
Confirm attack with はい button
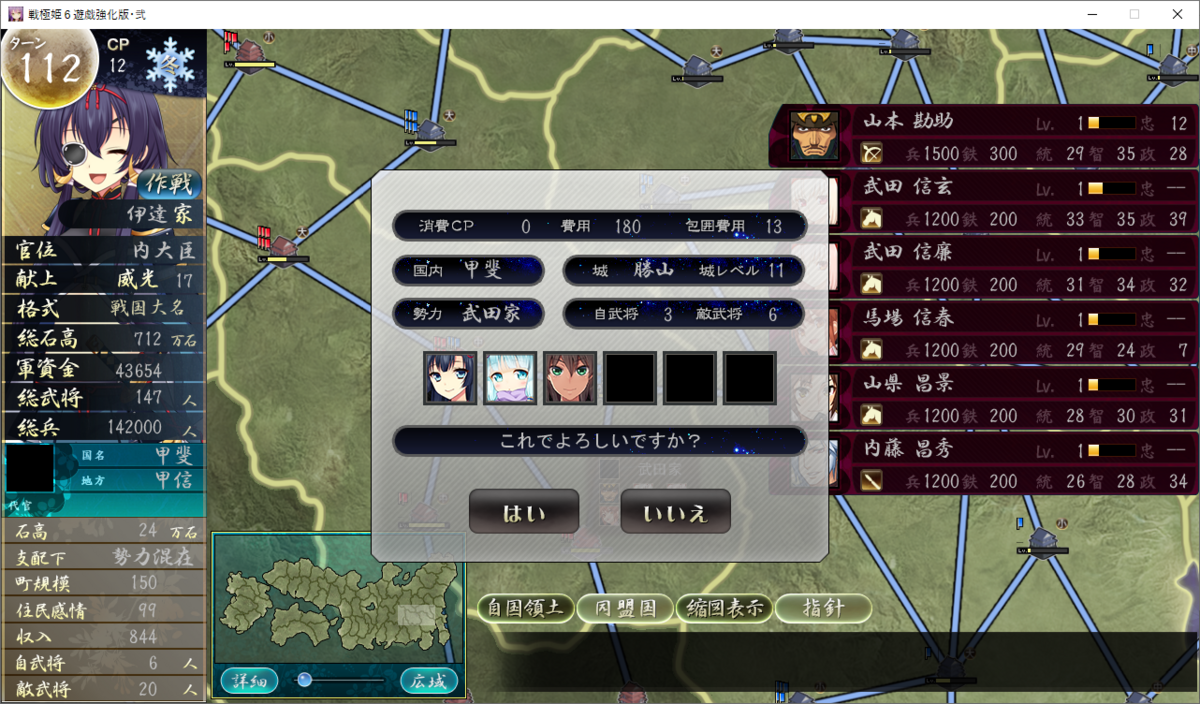(x=523, y=513)
